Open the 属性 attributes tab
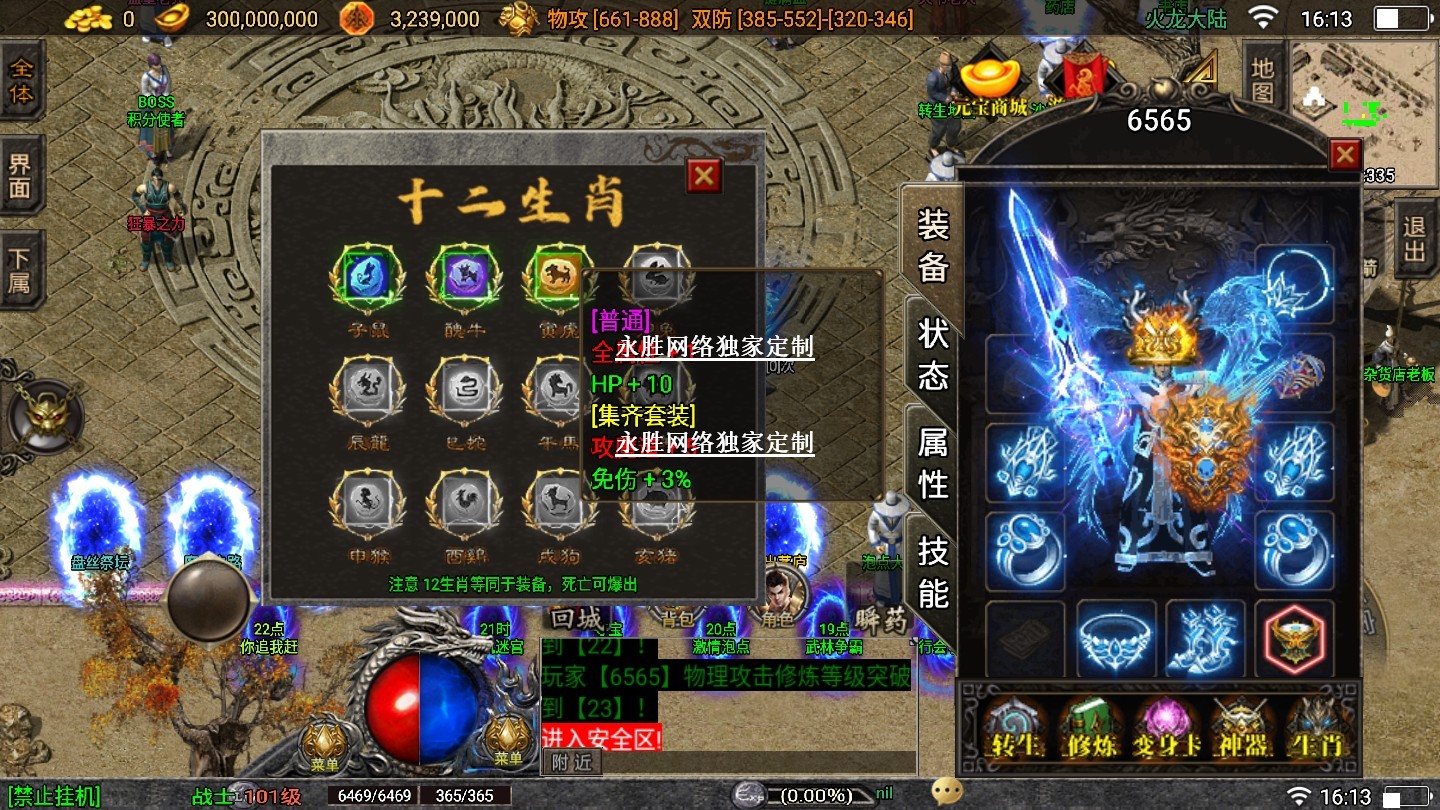Viewport: 1440px width, 810px height. pyautogui.click(x=932, y=461)
